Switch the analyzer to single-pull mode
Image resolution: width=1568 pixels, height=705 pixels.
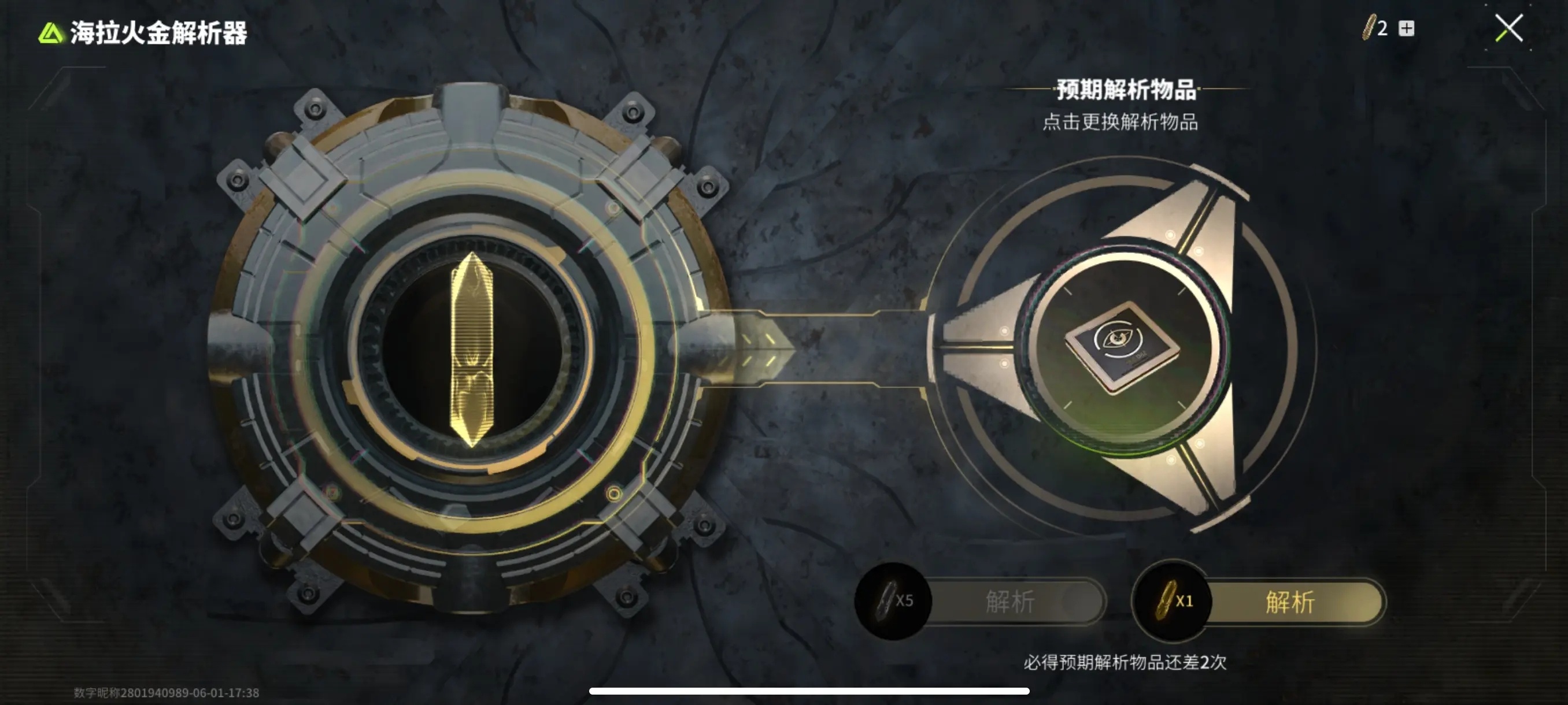pos(1289,601)
